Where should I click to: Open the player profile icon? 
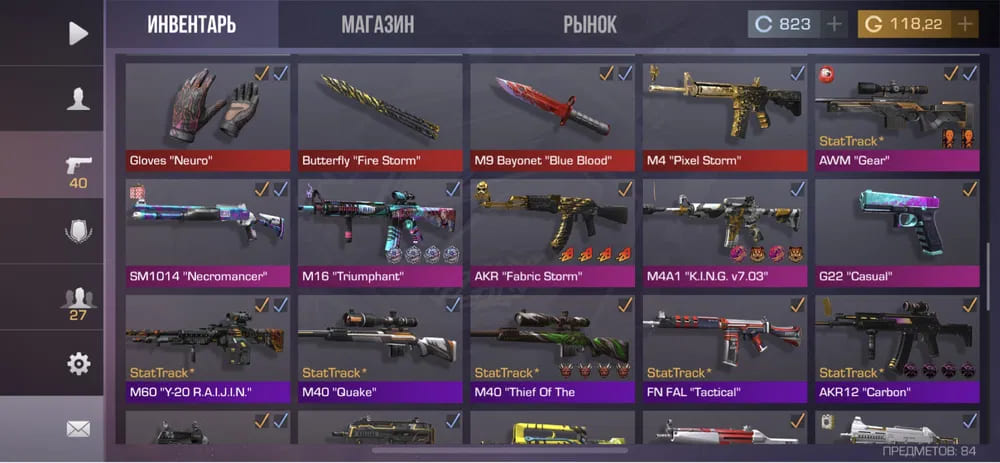[78, 98]
